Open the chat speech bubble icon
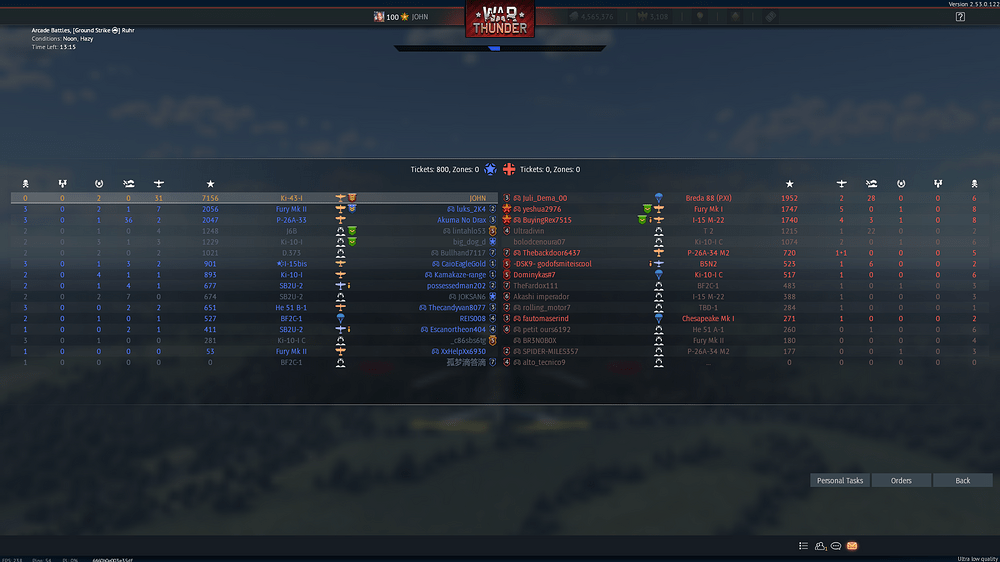 tap(836, 546)
